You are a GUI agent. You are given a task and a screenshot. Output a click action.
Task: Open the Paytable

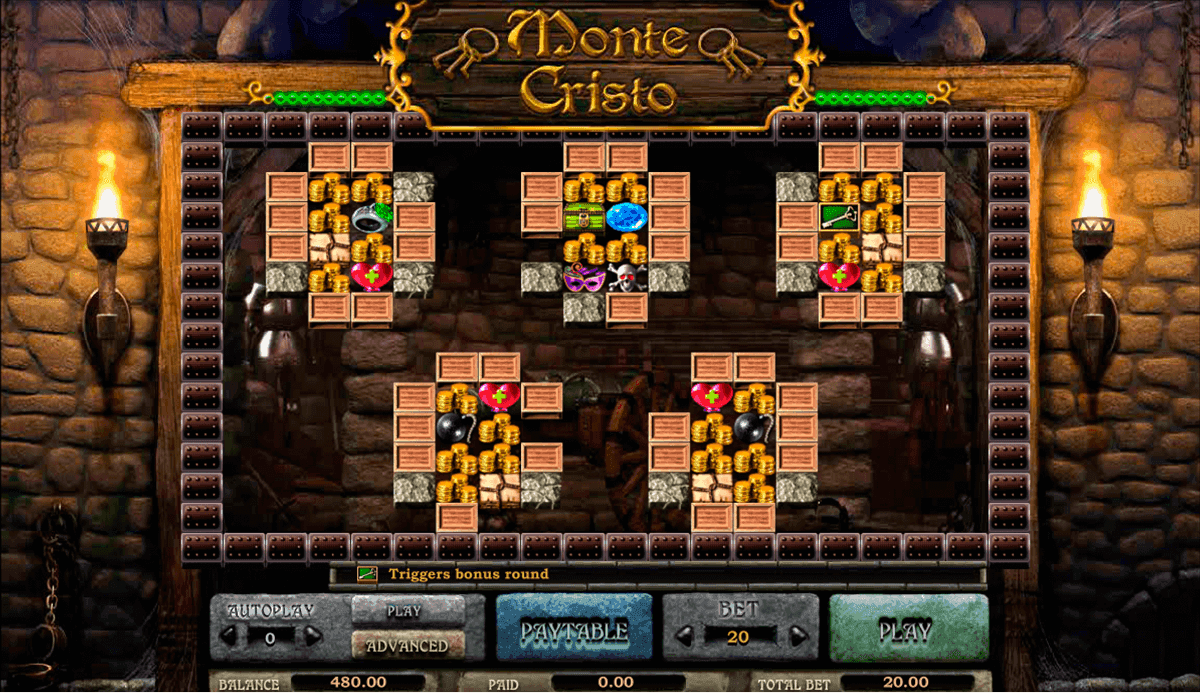coord(573,630)
